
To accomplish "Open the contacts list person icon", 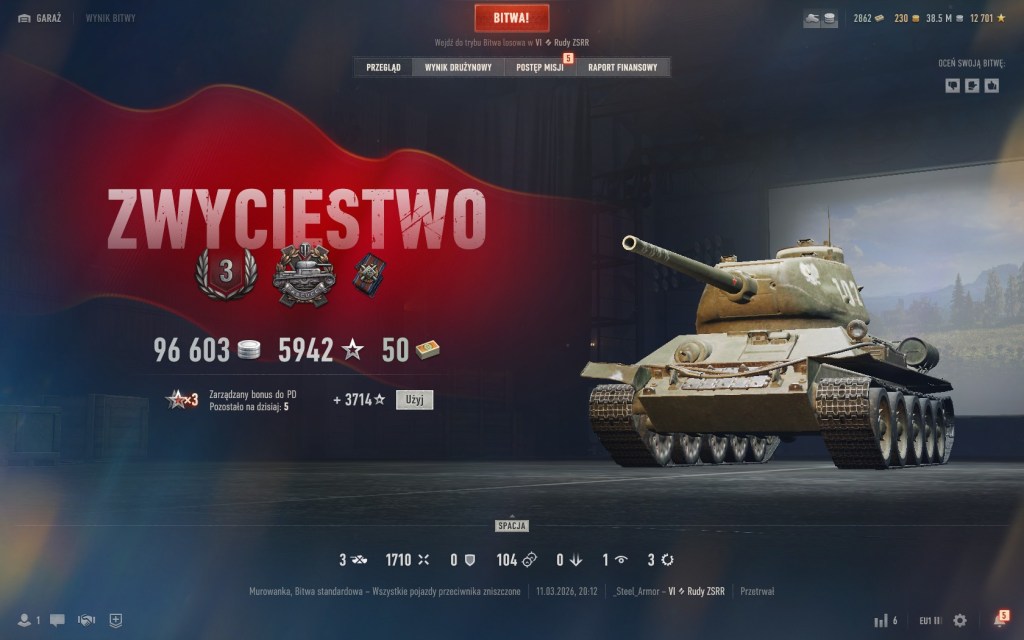I will pos(26,620).
